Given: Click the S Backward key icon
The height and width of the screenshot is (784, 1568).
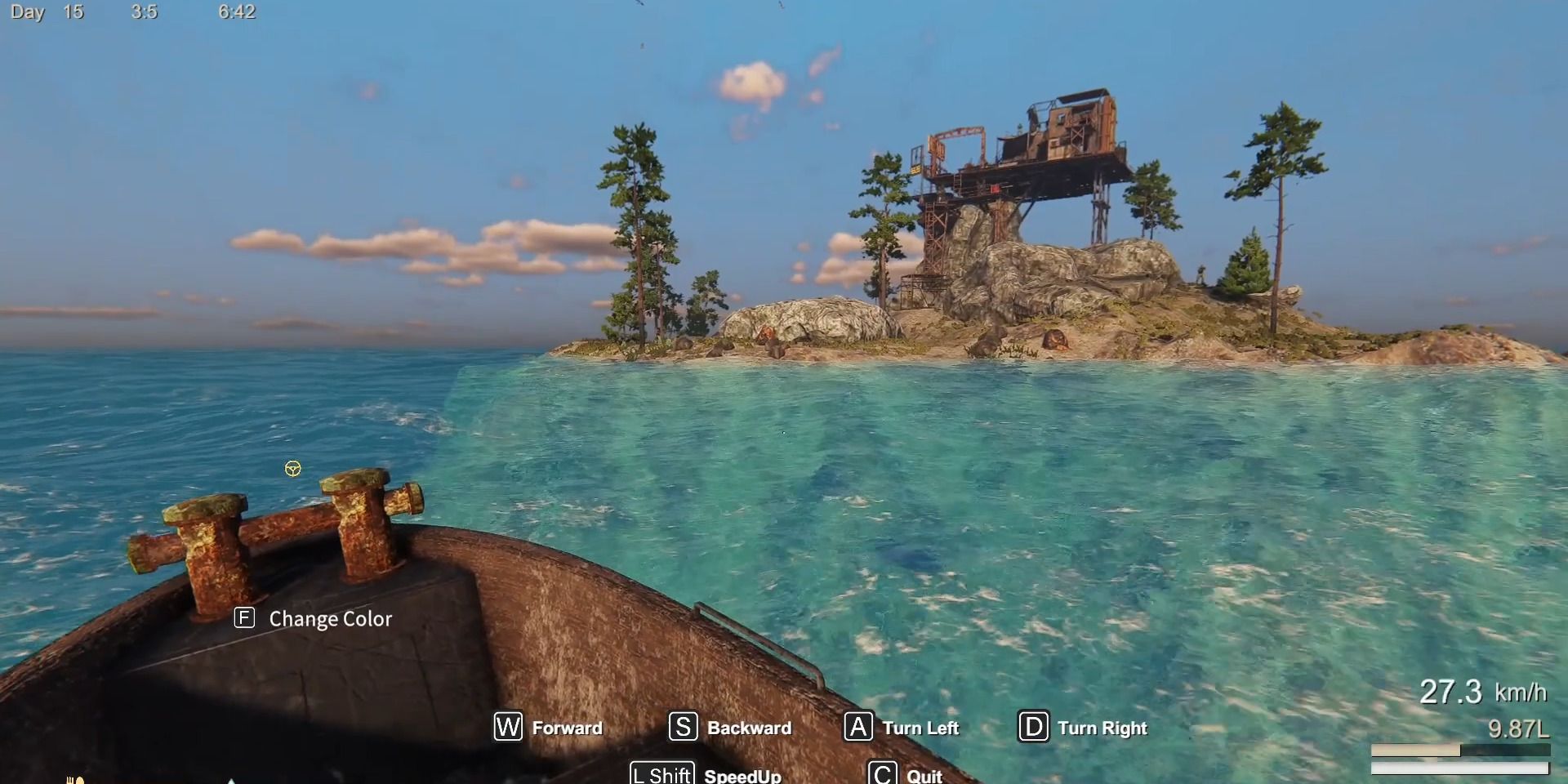Looking at the screenshot, I should coord(685,728).
